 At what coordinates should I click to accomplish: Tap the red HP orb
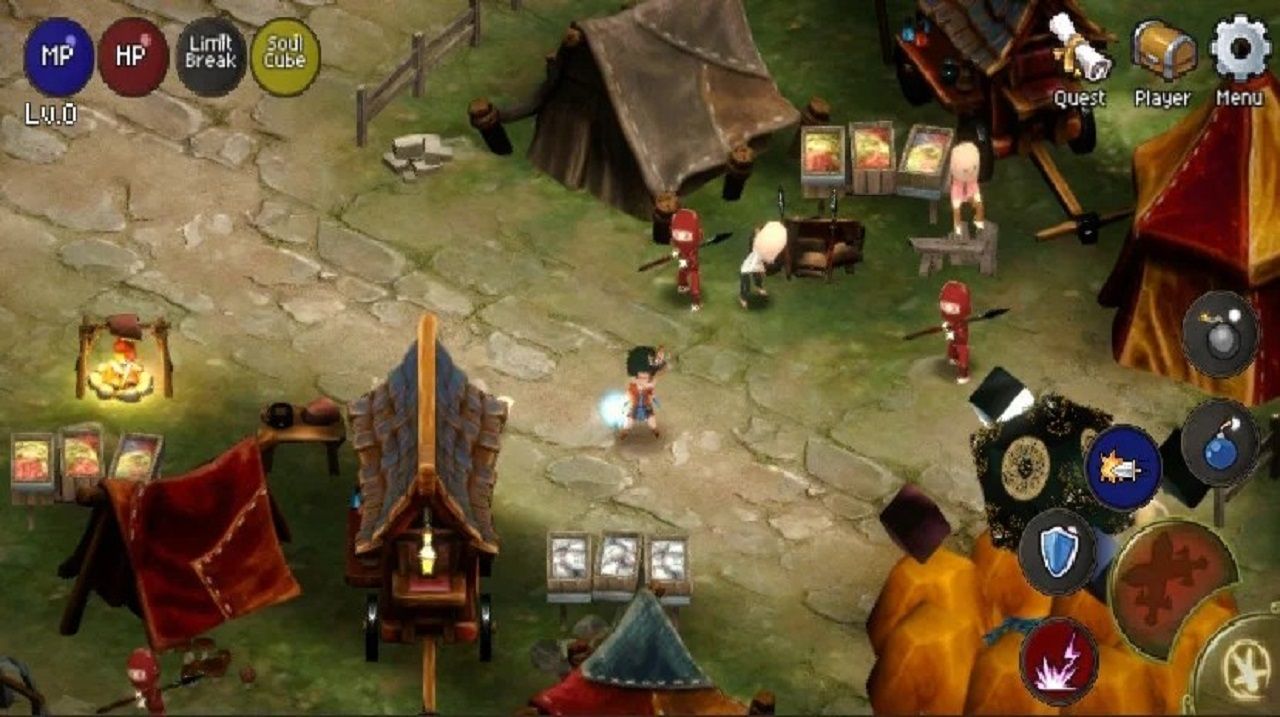133,57
